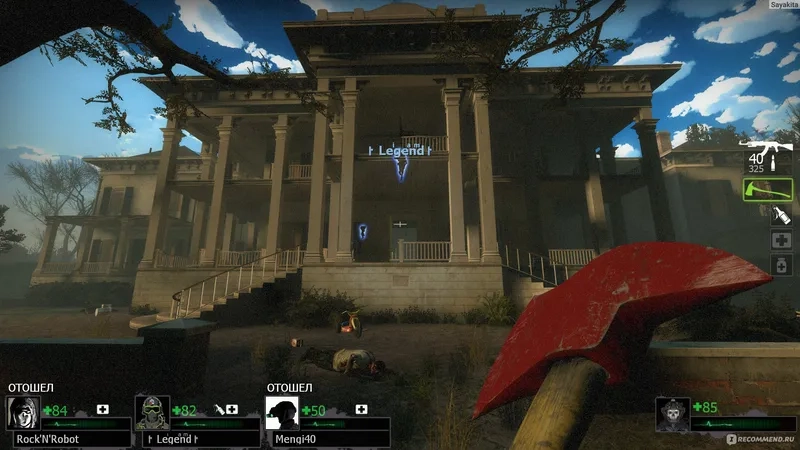This screenshot has height=450, width=800.
Task: Choose the Molotov bottle throwable slot
Action: 781,214
